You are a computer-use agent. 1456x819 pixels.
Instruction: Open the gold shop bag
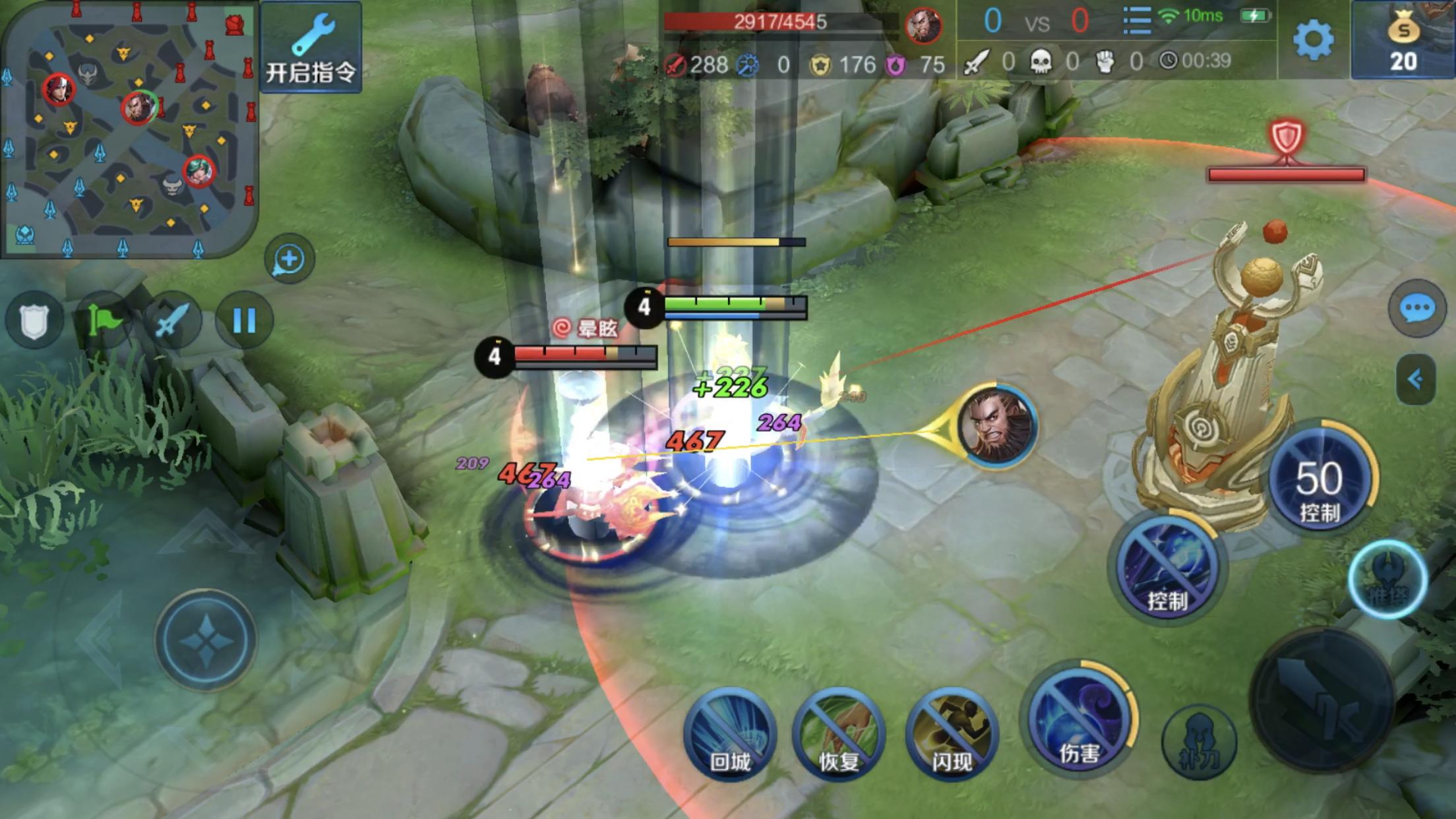point(1403,41)
